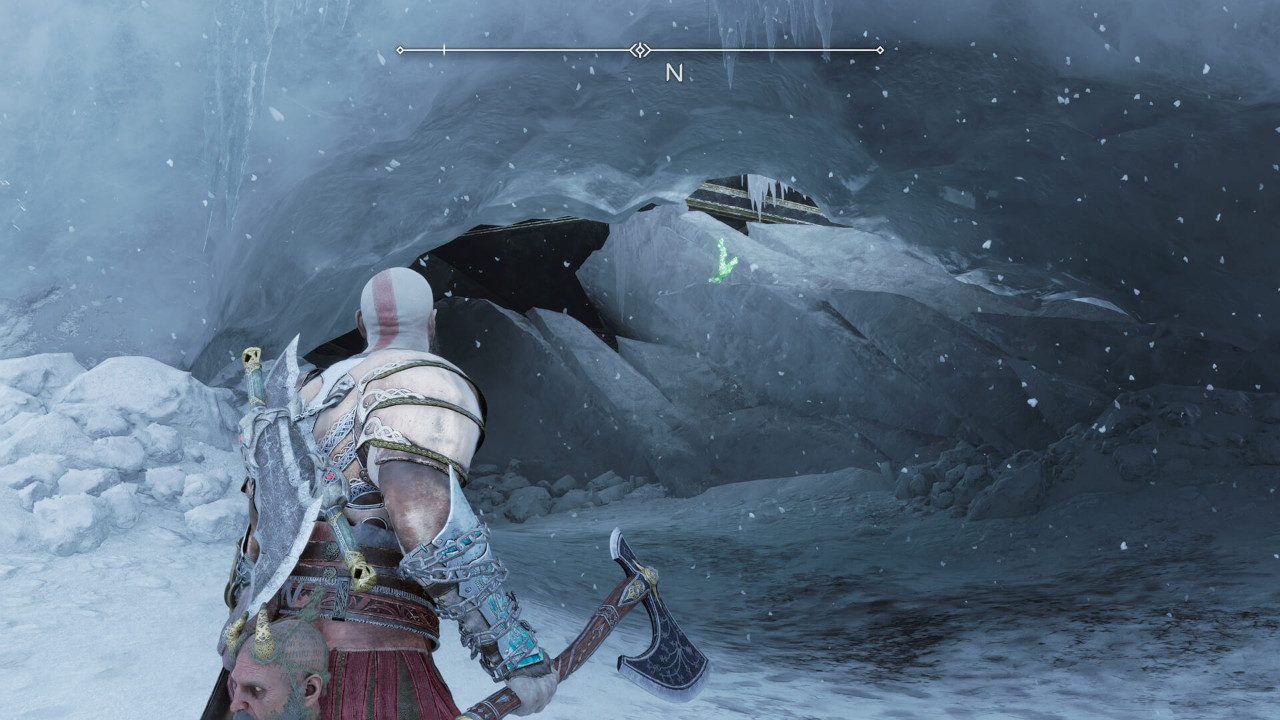The height and width of the screenshot is (720, 1280).
Task: Click the compass bar's center diamond marker
Action: [640, 50]
